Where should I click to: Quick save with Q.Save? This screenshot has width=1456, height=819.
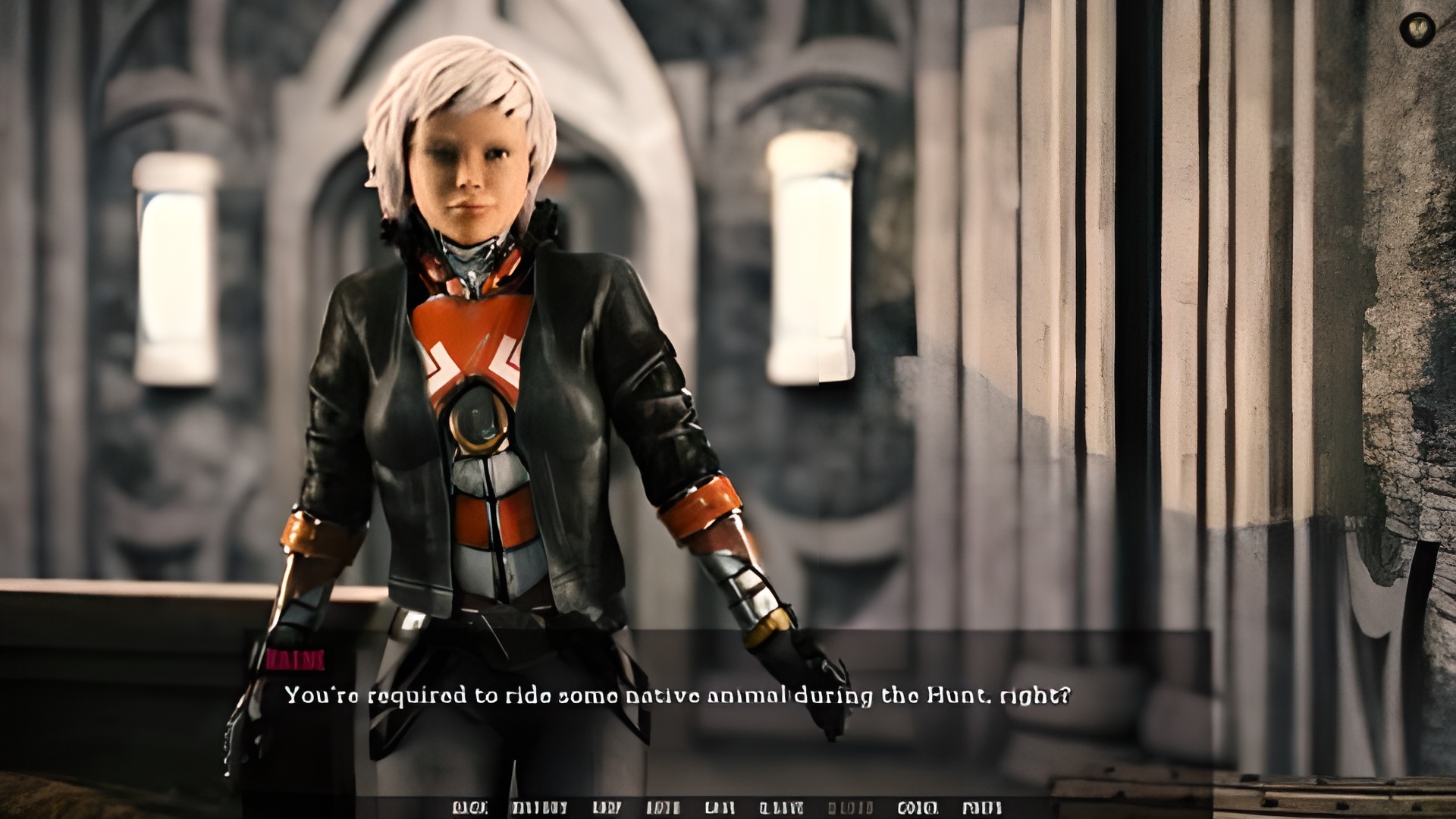pyautogui.click(x=781, y=808)
